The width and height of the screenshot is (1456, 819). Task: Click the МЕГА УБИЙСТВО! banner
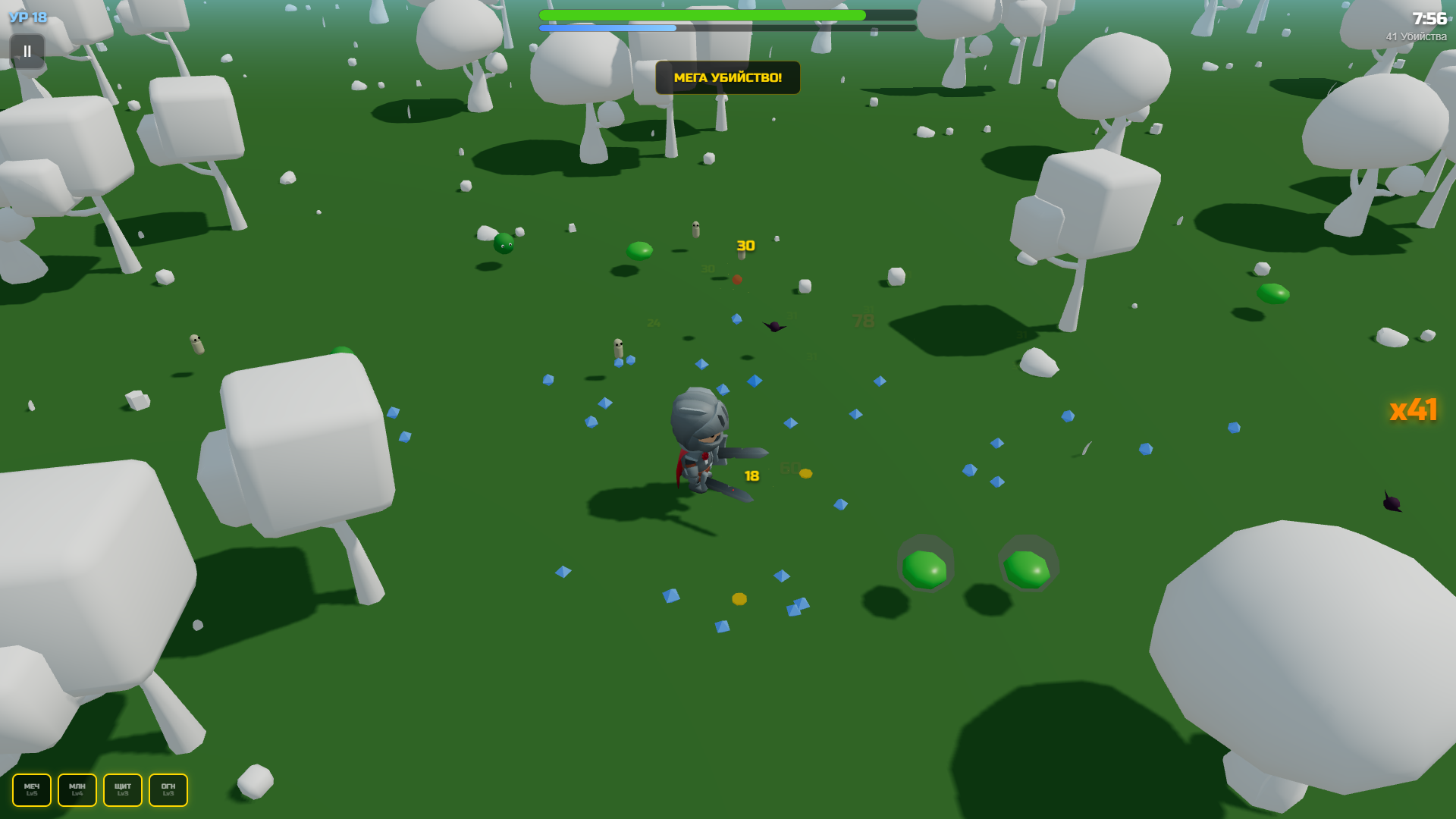pyautogui.click(x=726, y=77)
